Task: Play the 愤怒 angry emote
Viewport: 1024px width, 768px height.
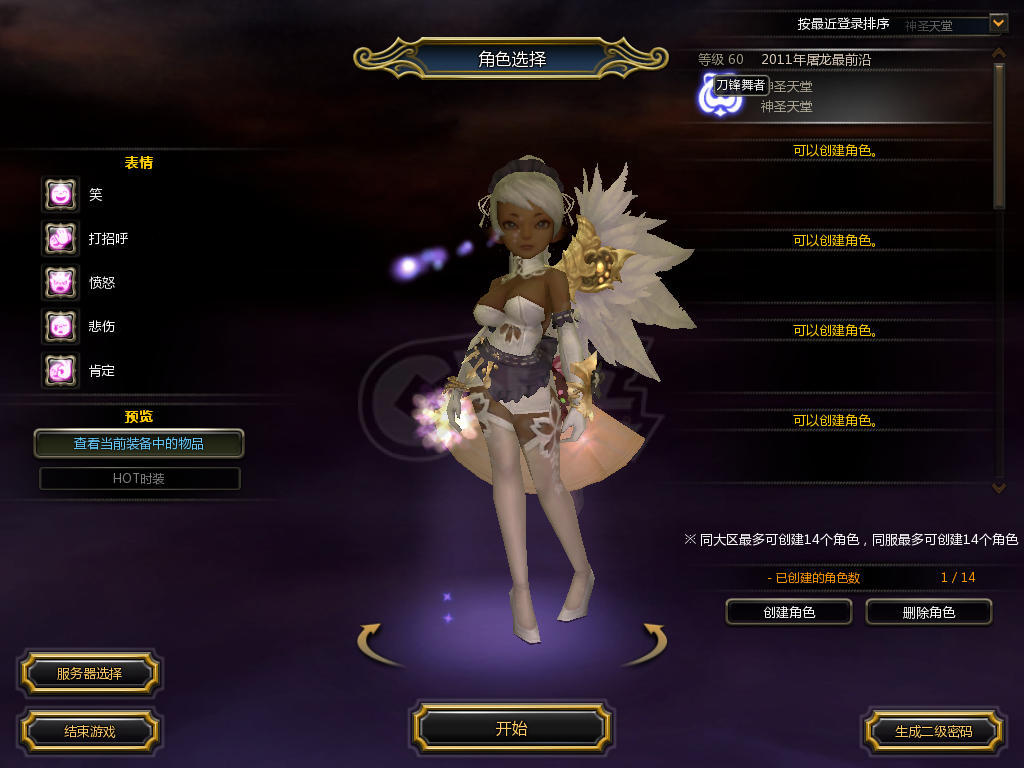Action: 60,282
